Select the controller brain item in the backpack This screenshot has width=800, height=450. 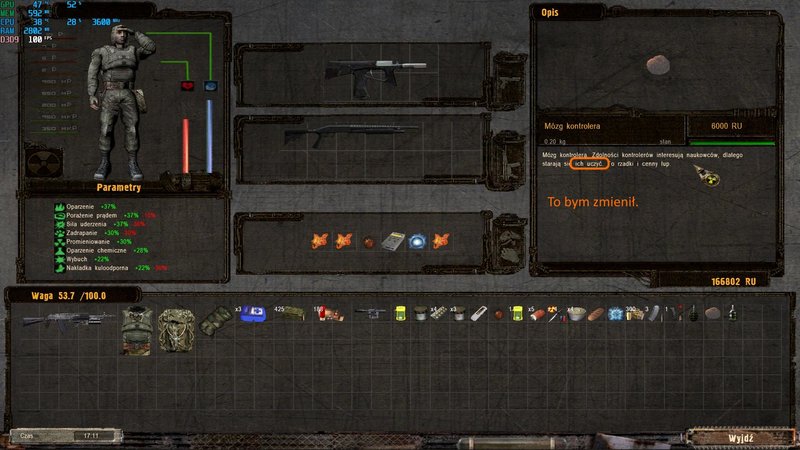click(712, 313)
